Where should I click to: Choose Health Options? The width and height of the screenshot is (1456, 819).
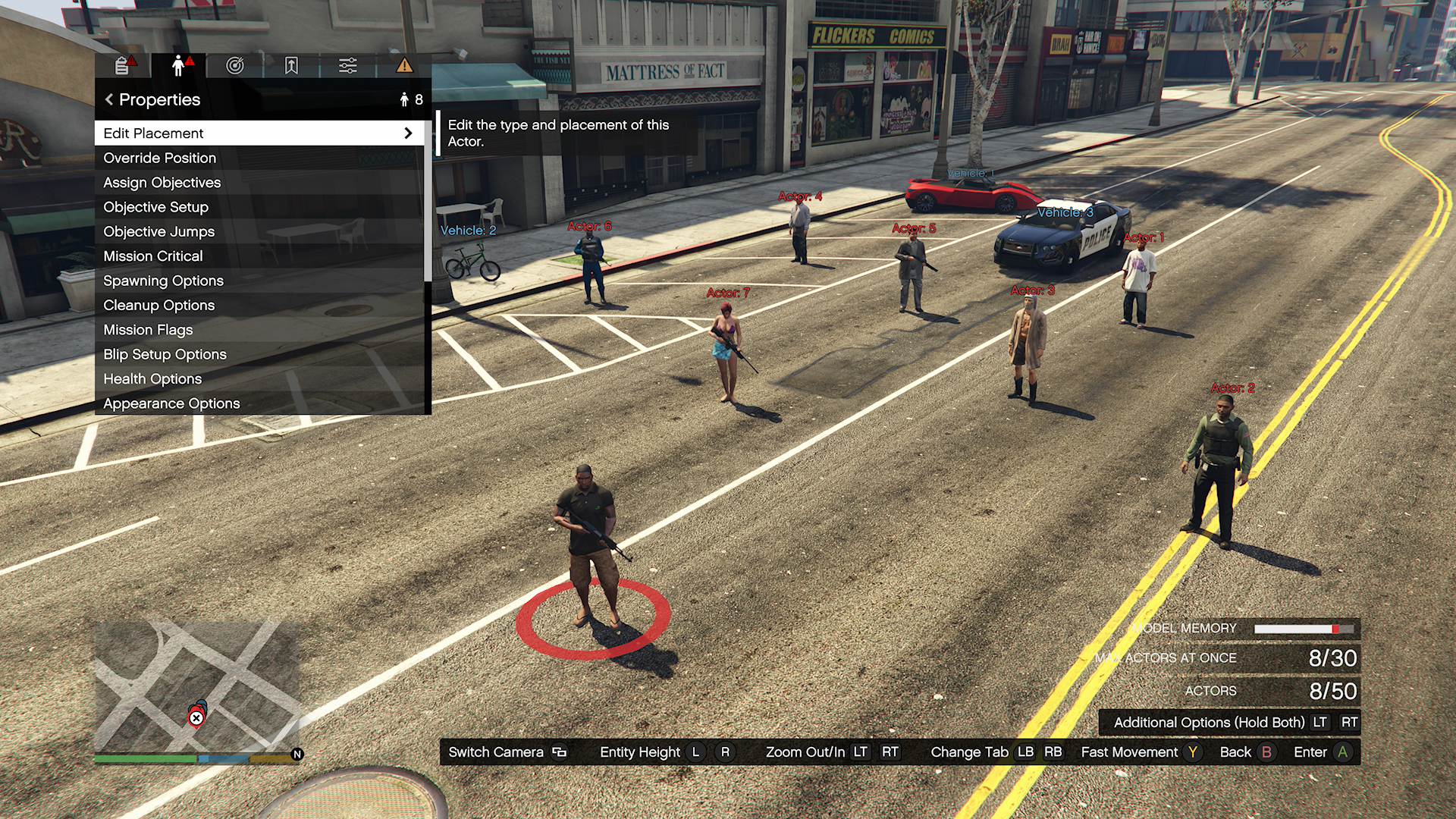pos(258,378)
